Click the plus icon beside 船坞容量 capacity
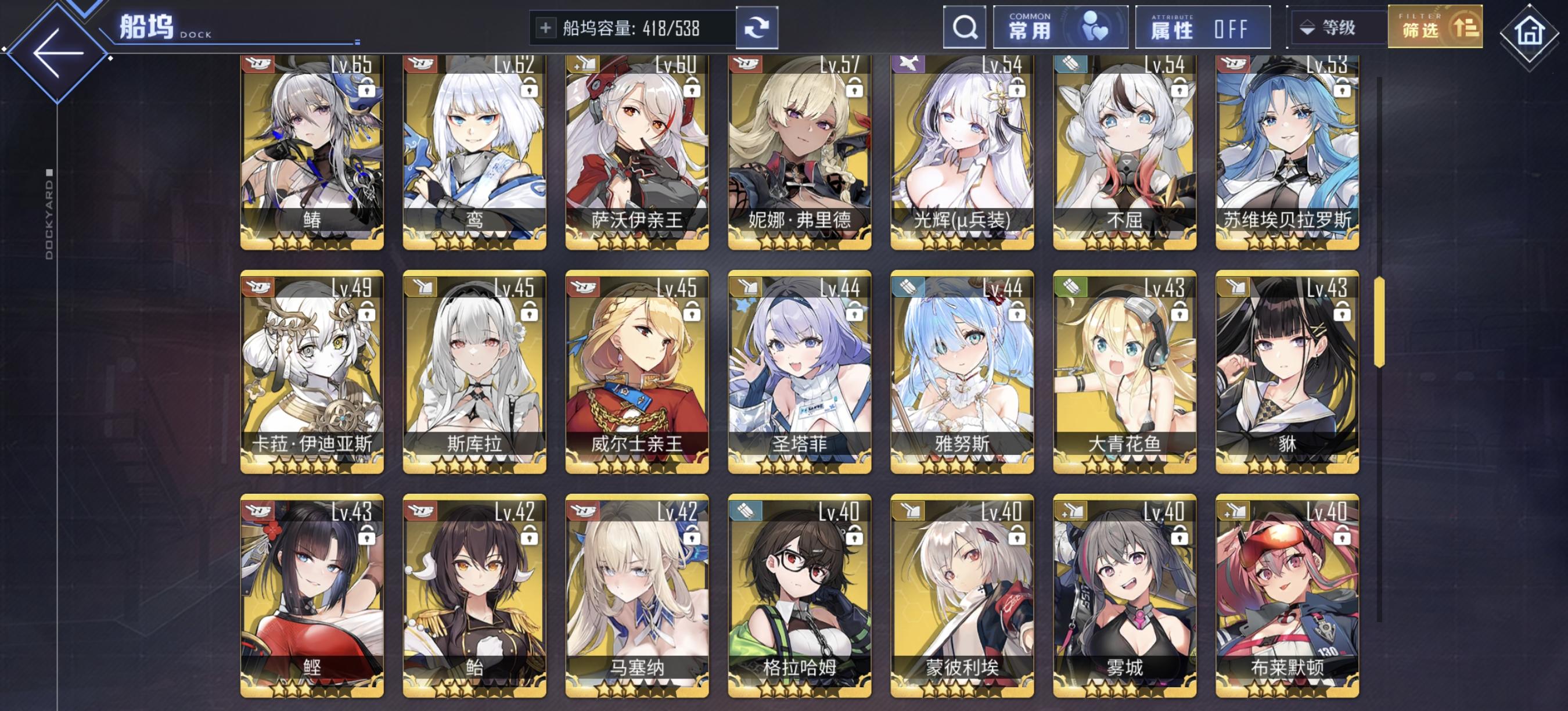The width and height of the screenshot is (1568, 711). (x=545, y=27)
